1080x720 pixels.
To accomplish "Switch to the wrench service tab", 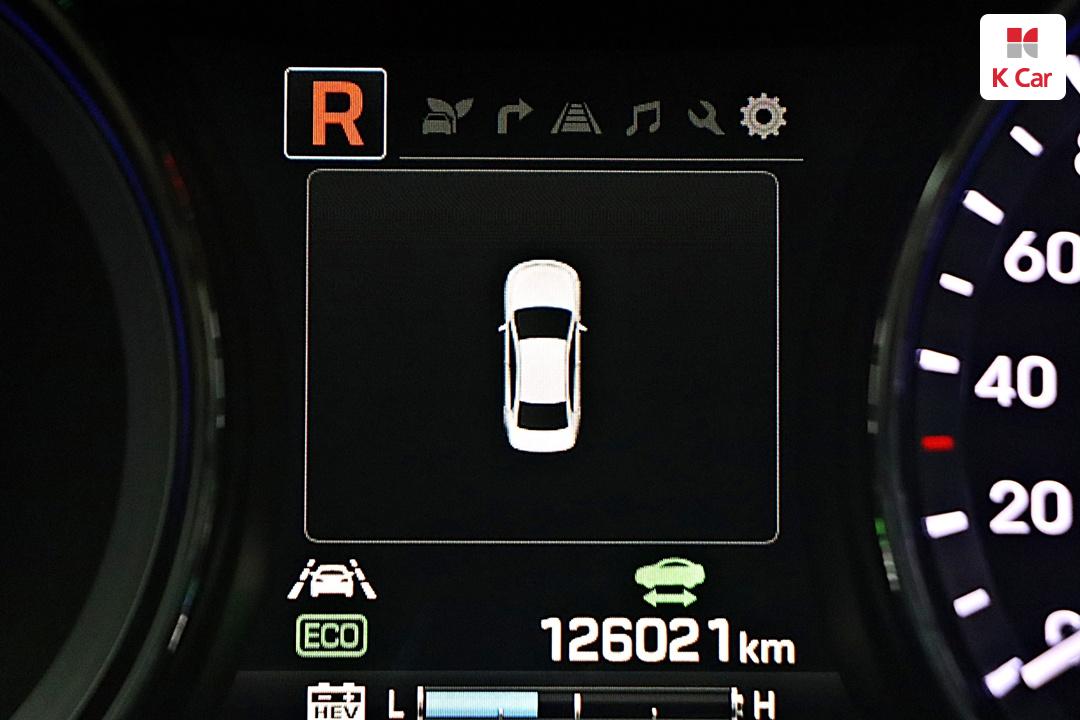I will [705, 118].
